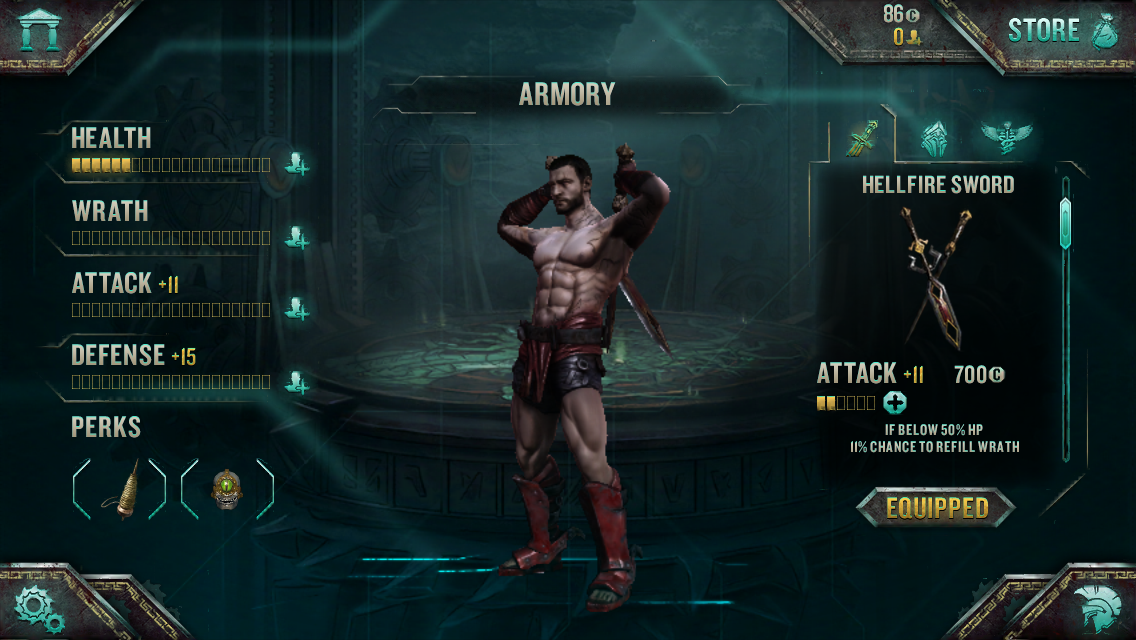The height and width of the screenshot is (640, 1136).
Task: Upgrade the Attack stat
Action: coord(296,309)
